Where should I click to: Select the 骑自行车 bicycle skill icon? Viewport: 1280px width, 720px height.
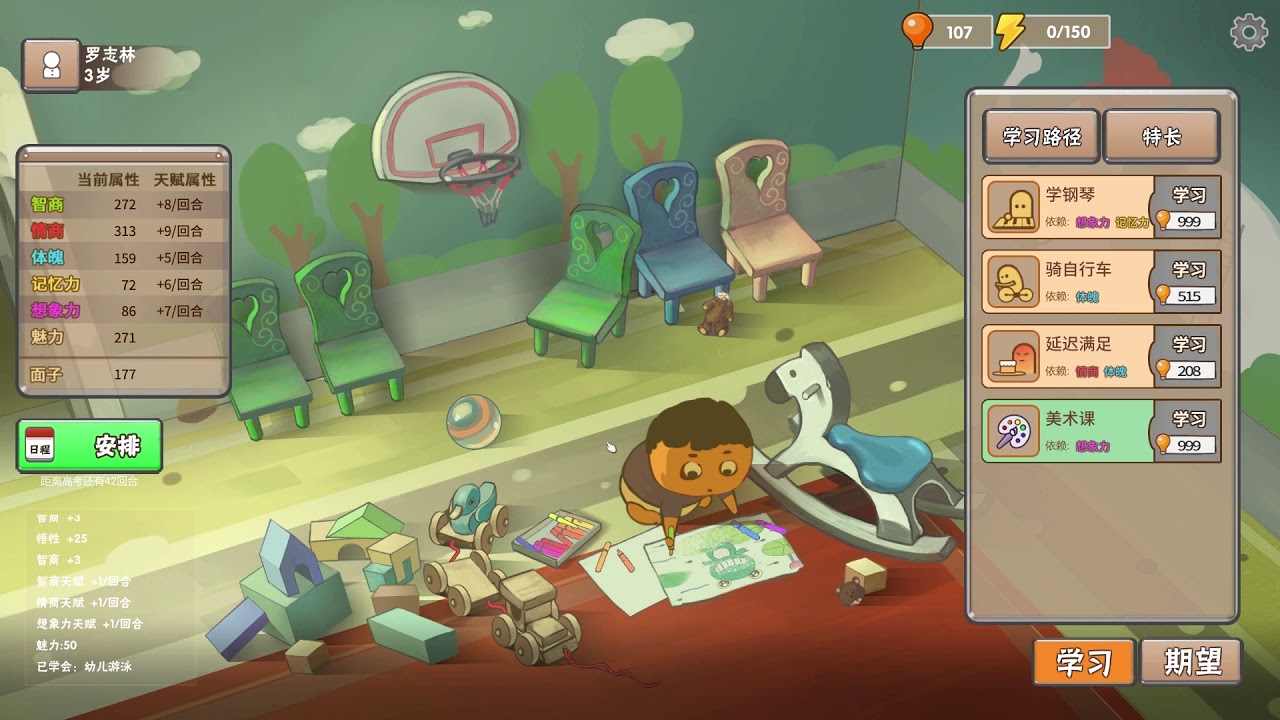pyautogui.click(x=1013, y=282)
